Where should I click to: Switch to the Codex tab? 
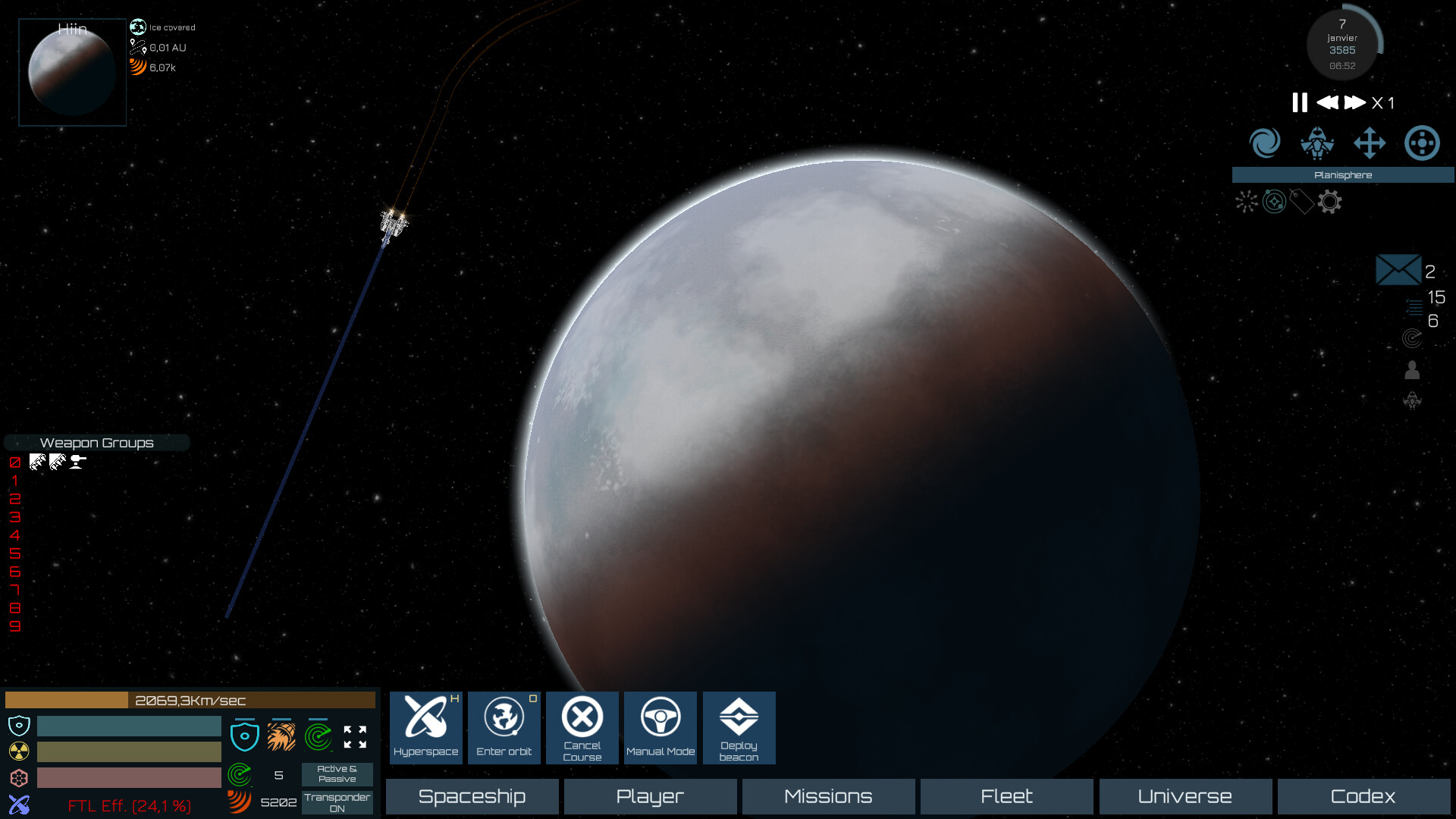pos(1363,796)
